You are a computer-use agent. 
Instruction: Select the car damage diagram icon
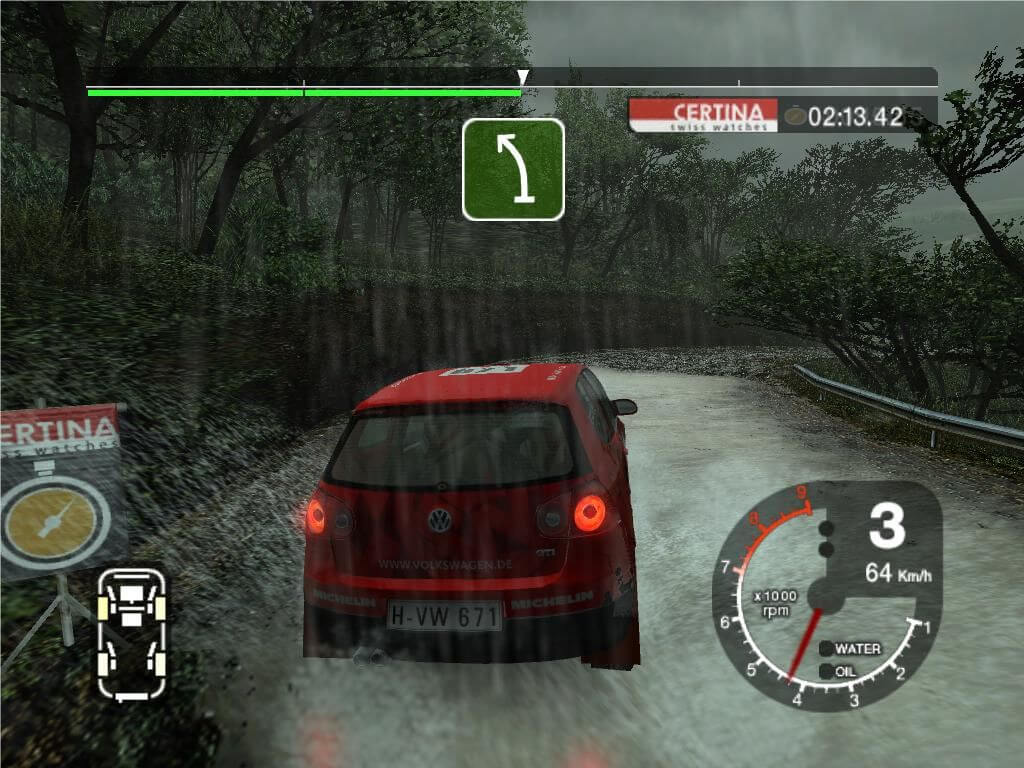point(131,633)
